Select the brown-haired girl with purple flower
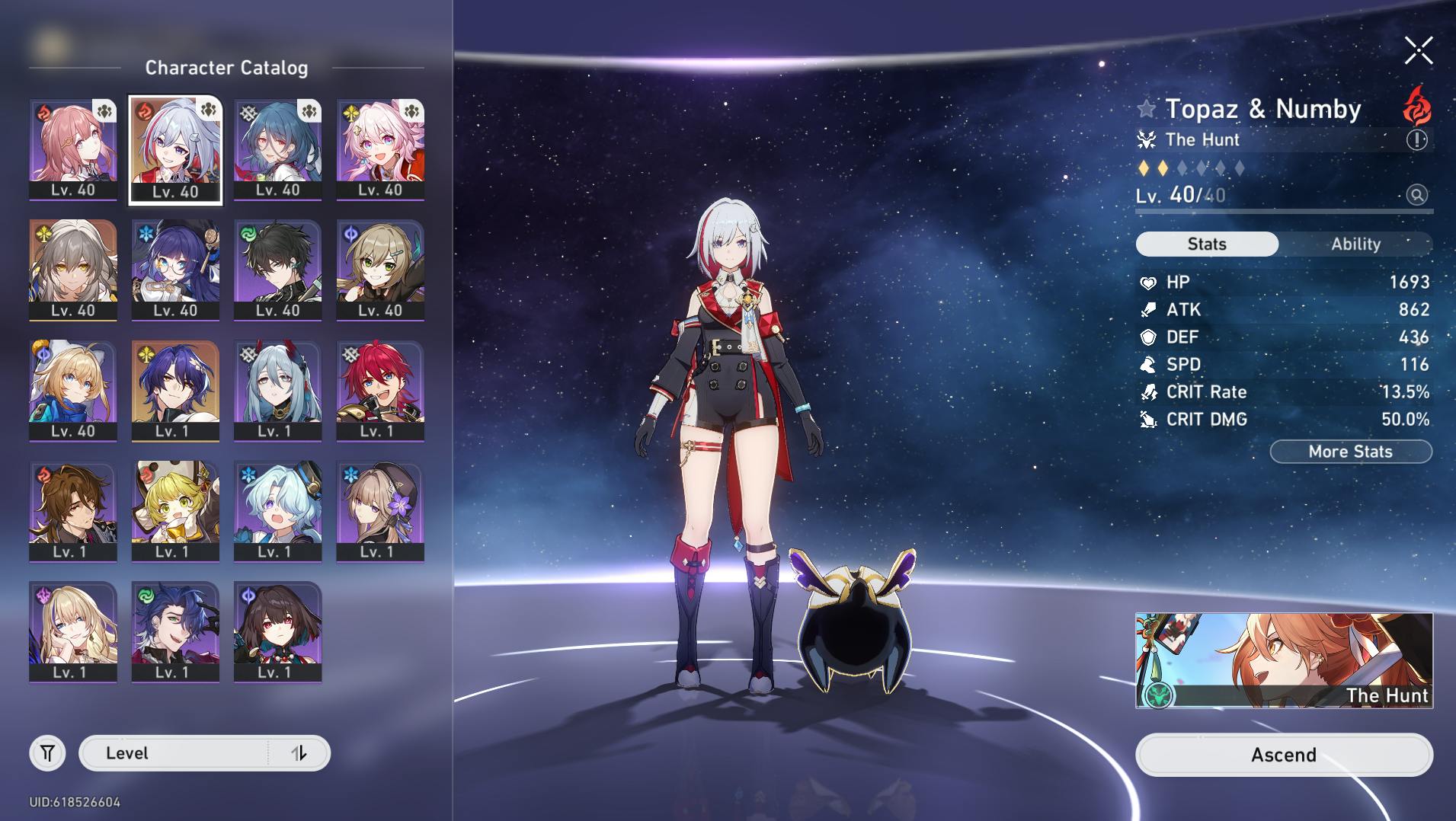The height and width of the screenshot is (821, 1456). click(380, 510)
